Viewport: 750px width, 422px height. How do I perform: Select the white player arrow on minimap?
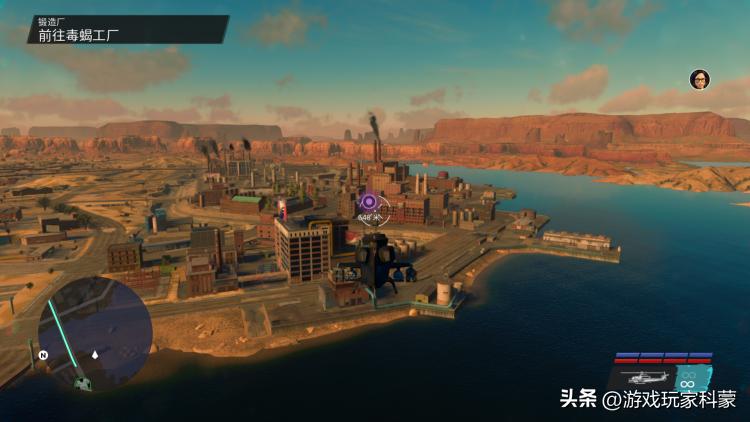coord(95,354)
